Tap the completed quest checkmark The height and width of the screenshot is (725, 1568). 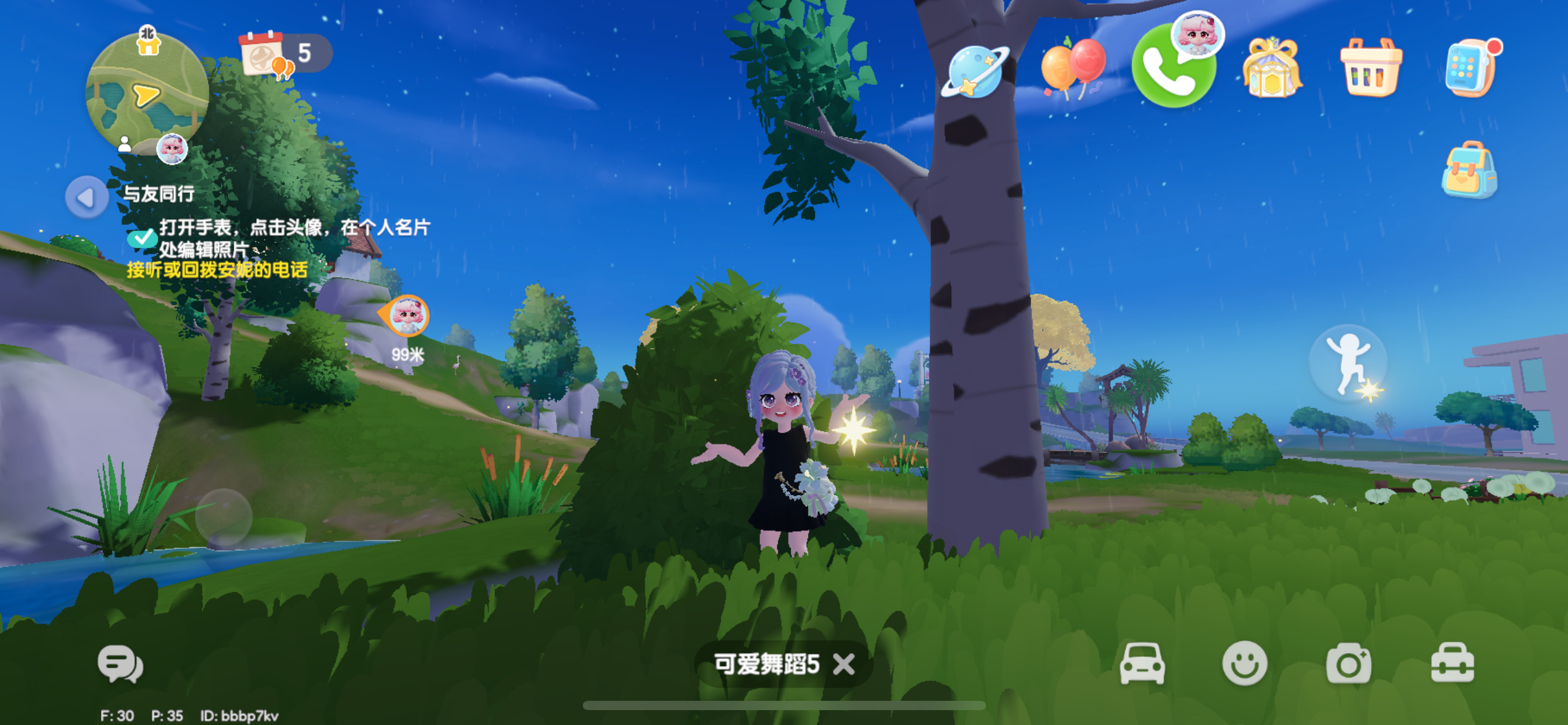click(142, 237)
